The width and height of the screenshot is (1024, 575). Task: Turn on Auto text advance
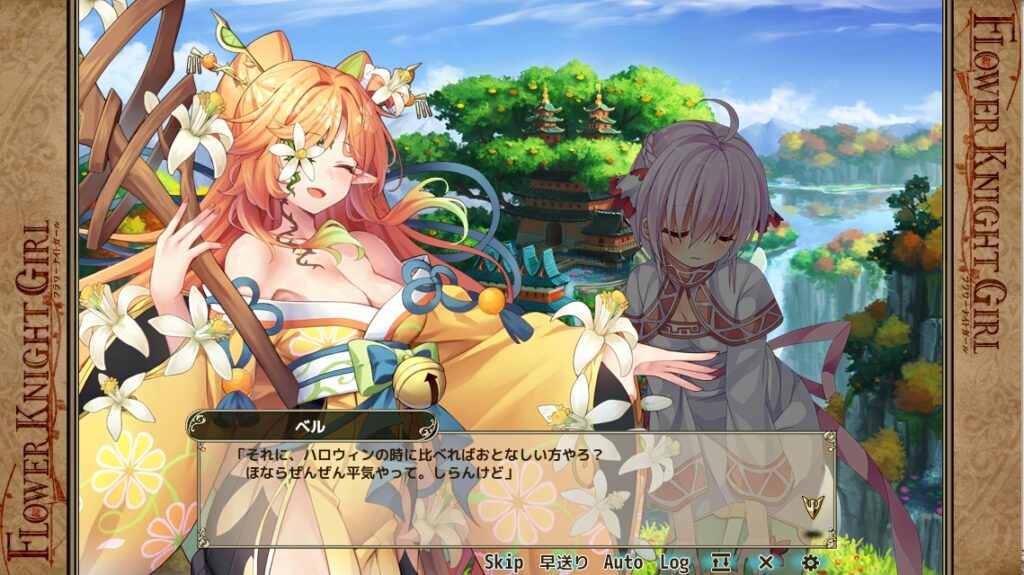tap(623, 562)
